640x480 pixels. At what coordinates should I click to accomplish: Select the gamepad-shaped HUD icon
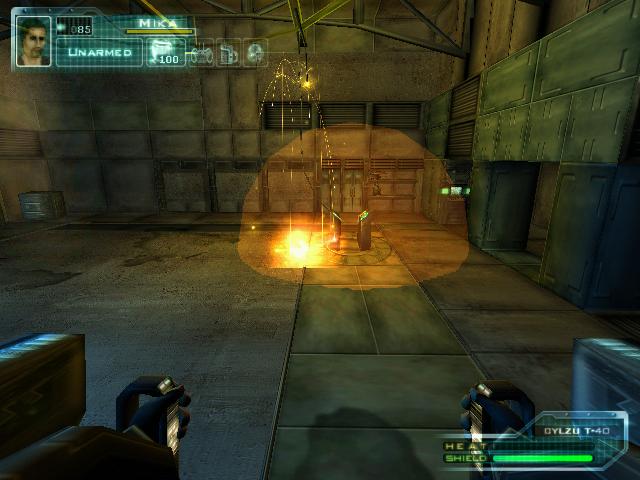tap(201, 52)
